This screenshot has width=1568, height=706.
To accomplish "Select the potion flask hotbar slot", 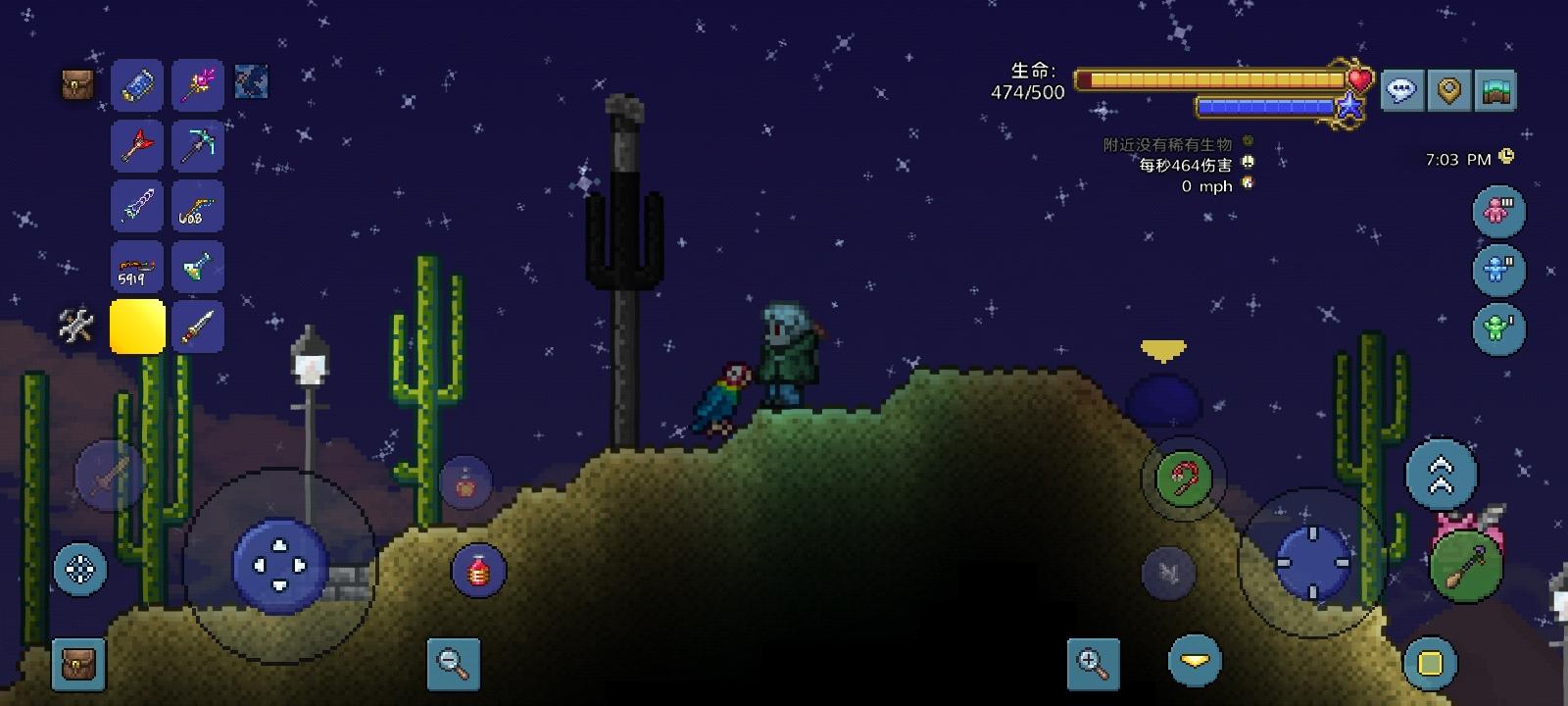I will (197, 267).
